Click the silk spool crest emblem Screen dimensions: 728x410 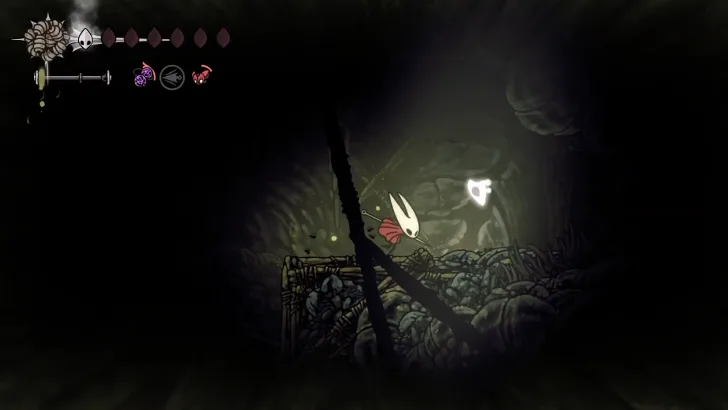click(x=47, y=40)
